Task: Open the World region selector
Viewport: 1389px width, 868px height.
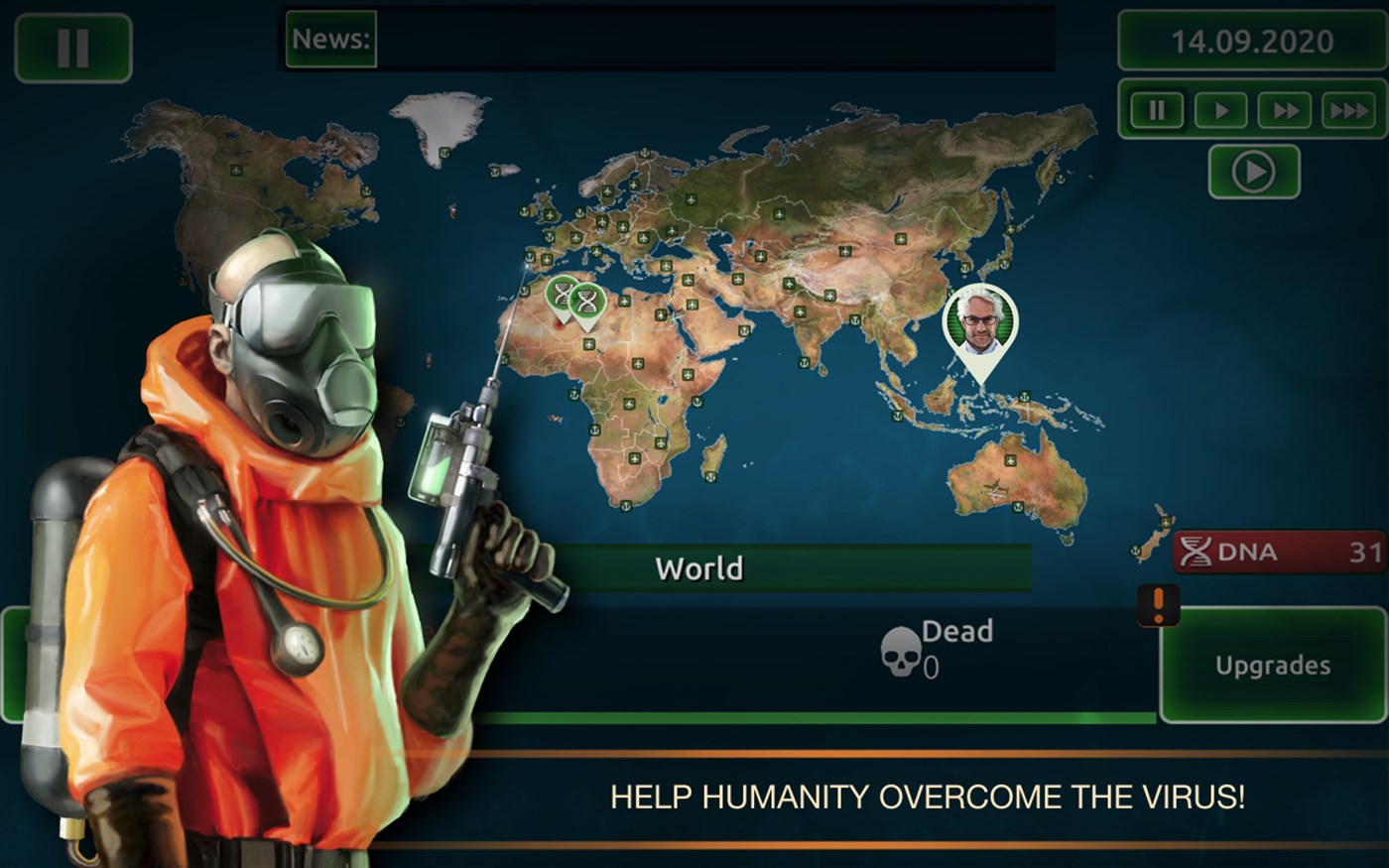Action: (x=697, y=567)
